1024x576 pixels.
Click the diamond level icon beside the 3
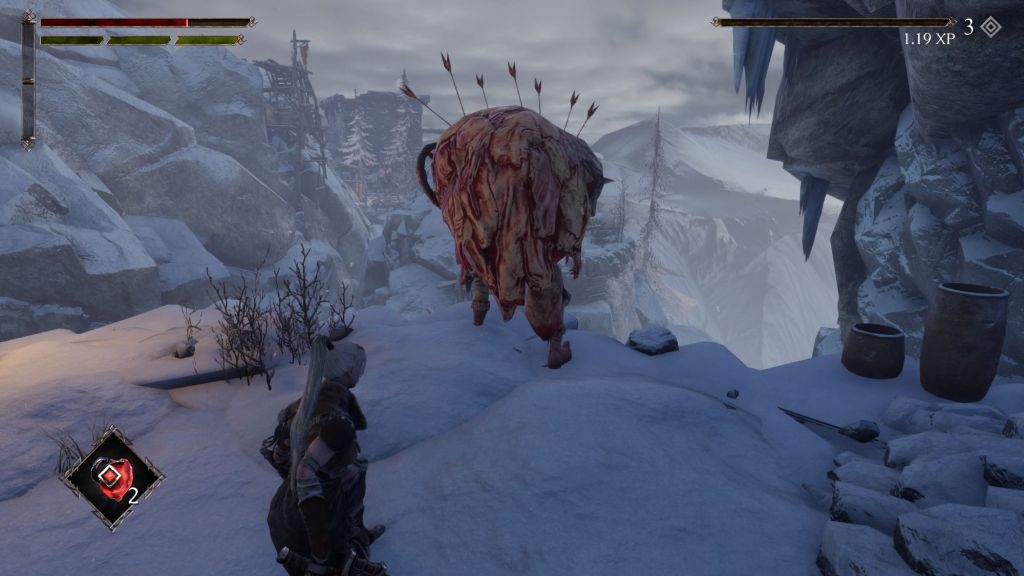click(990, 27)
